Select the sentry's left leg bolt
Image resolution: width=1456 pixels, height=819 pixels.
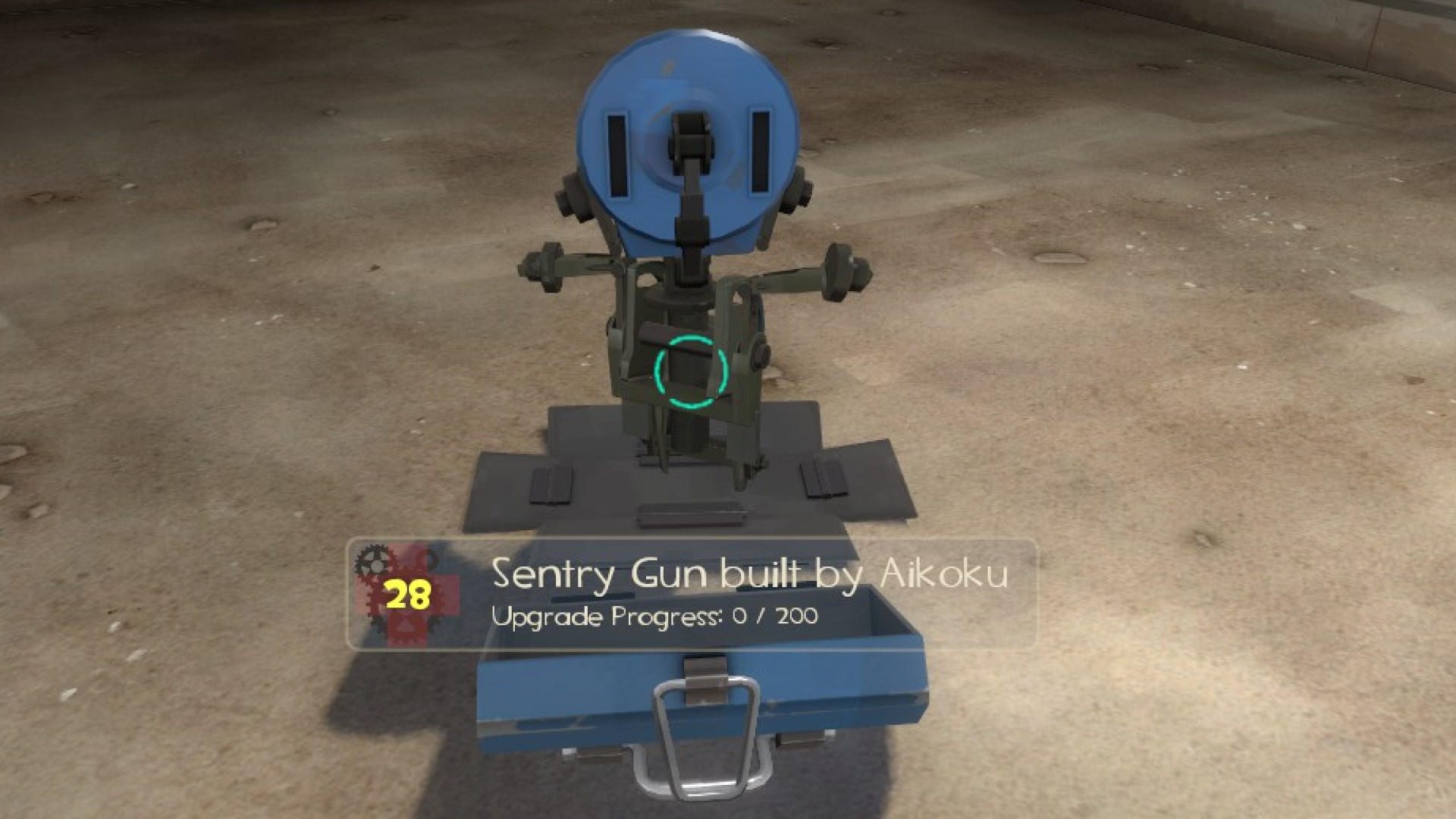pos(544,265)
